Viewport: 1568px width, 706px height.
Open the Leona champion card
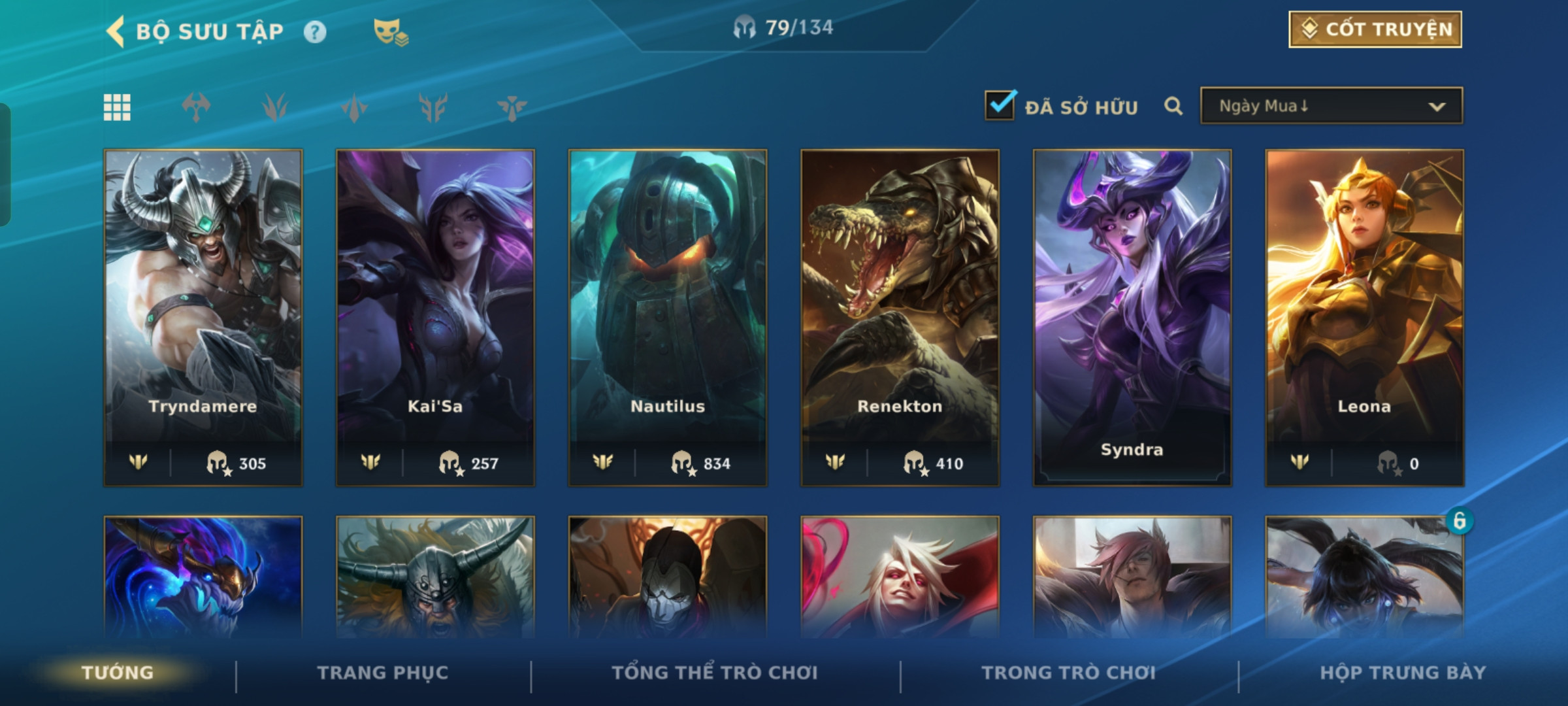[x=1364, y=317]
